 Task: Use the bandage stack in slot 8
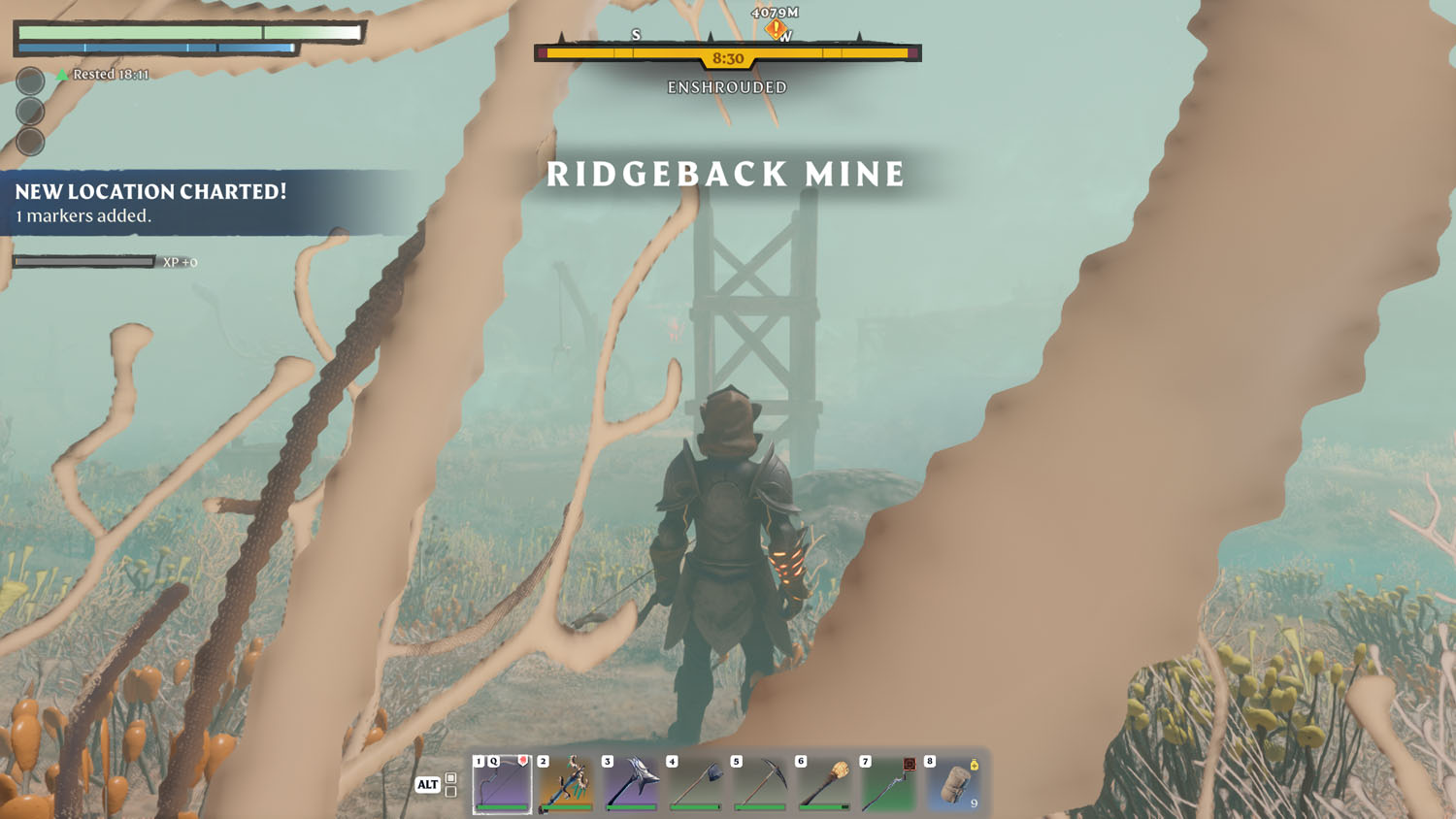[954, 784]
